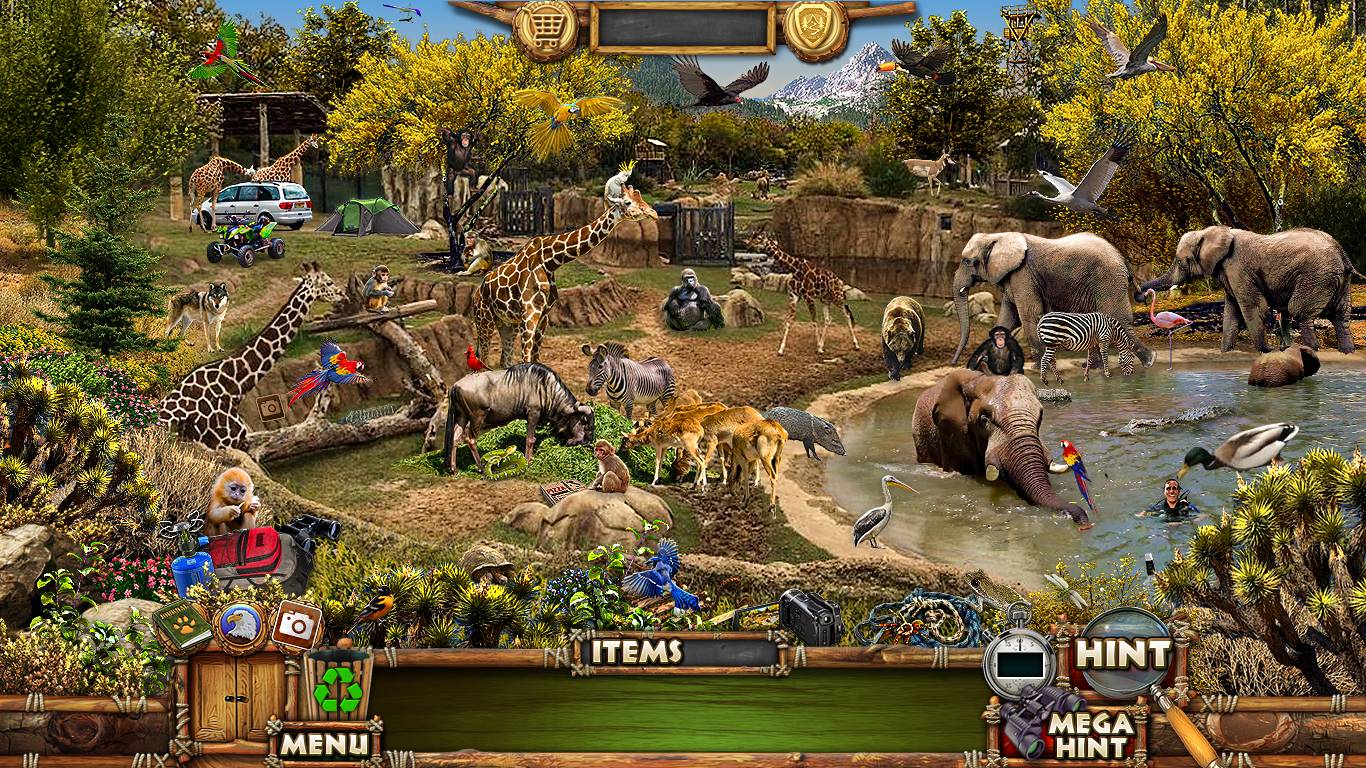Screen dimensions: 1366x768
Task: Open the wooden cabinet doors
Action: 225,697
